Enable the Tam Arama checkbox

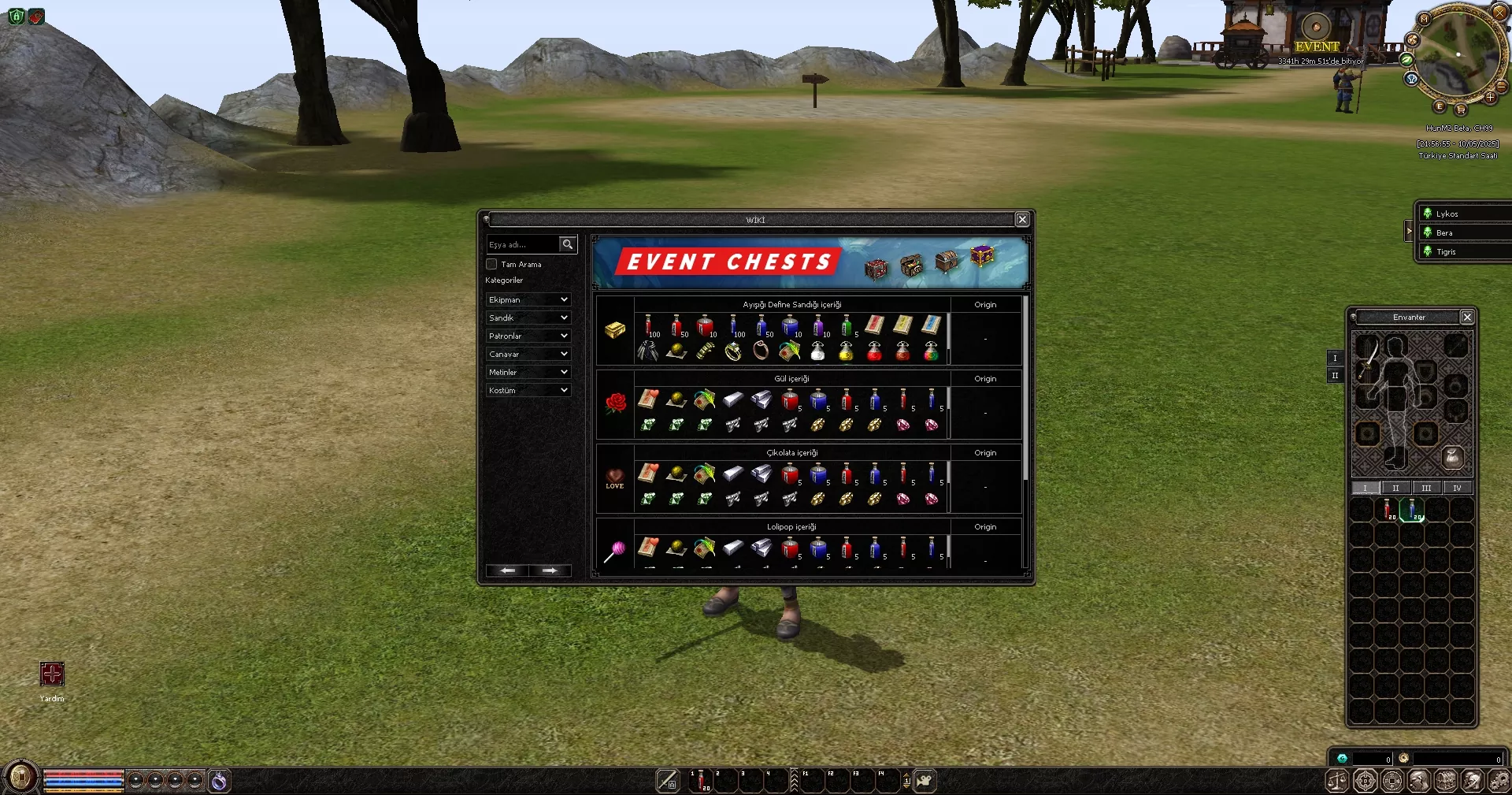coord(491,264)
